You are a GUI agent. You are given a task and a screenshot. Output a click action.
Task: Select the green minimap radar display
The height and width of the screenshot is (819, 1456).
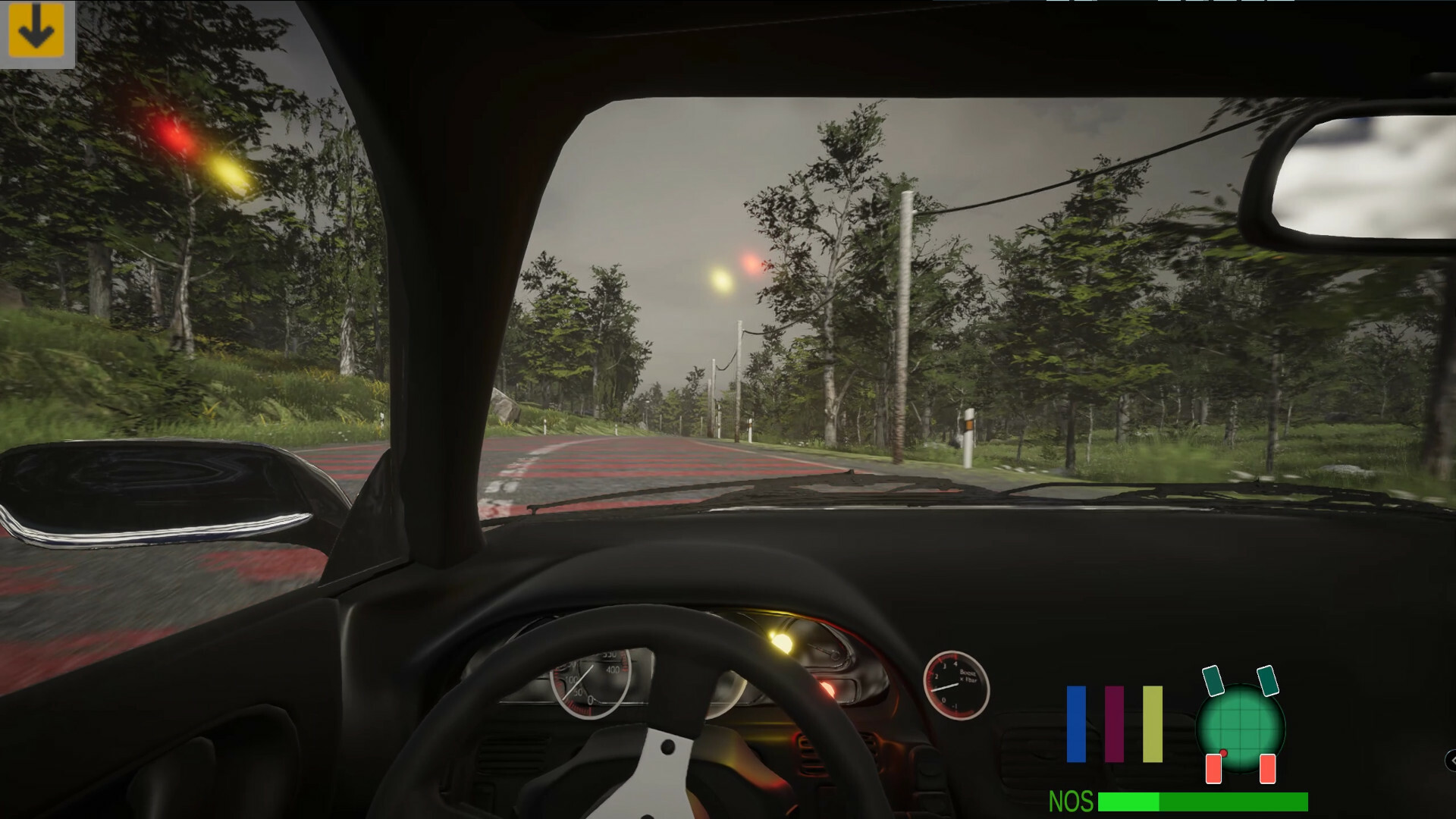click(x=1239, y=728)
